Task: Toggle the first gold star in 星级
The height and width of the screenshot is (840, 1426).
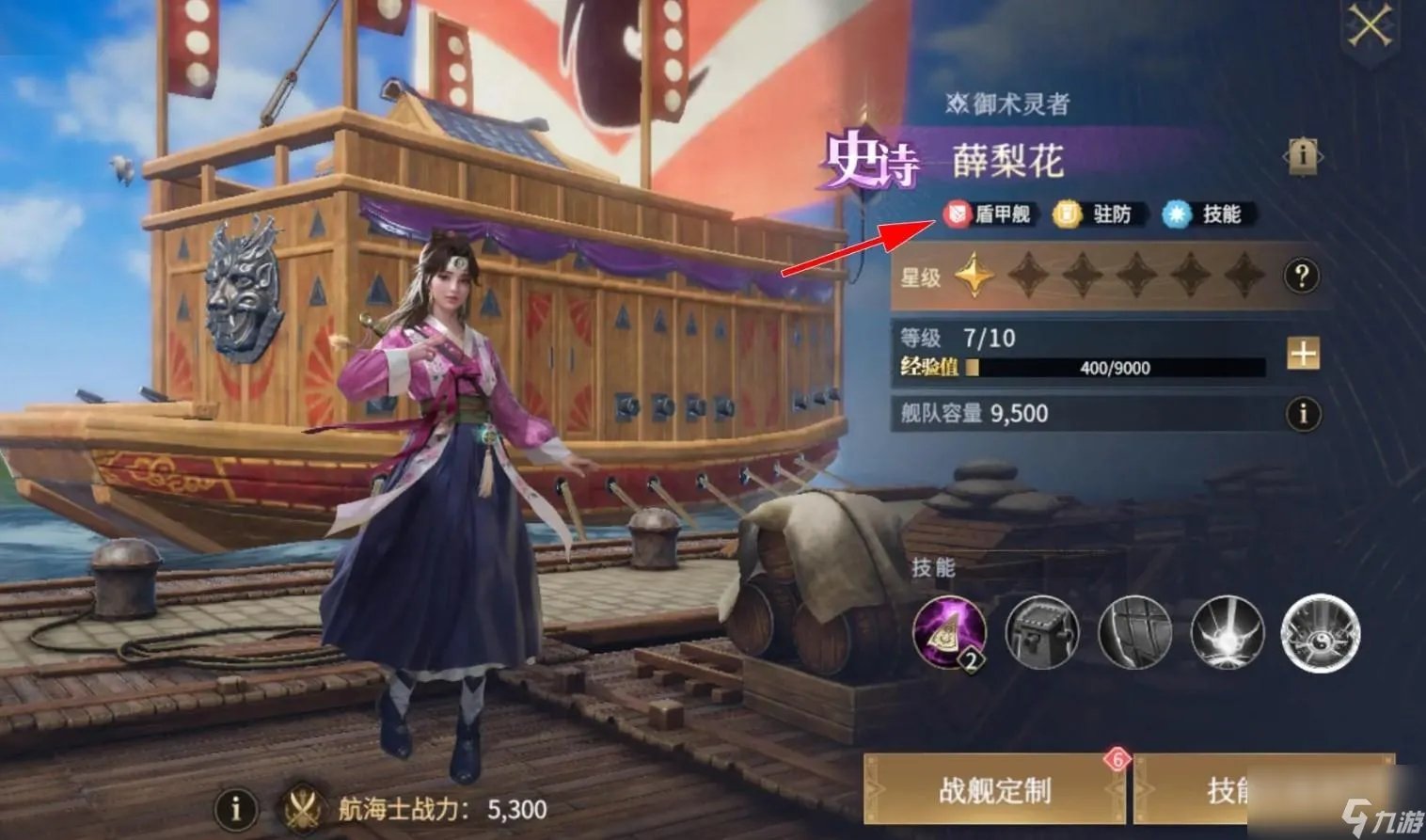Action: [x=974, y=276]
